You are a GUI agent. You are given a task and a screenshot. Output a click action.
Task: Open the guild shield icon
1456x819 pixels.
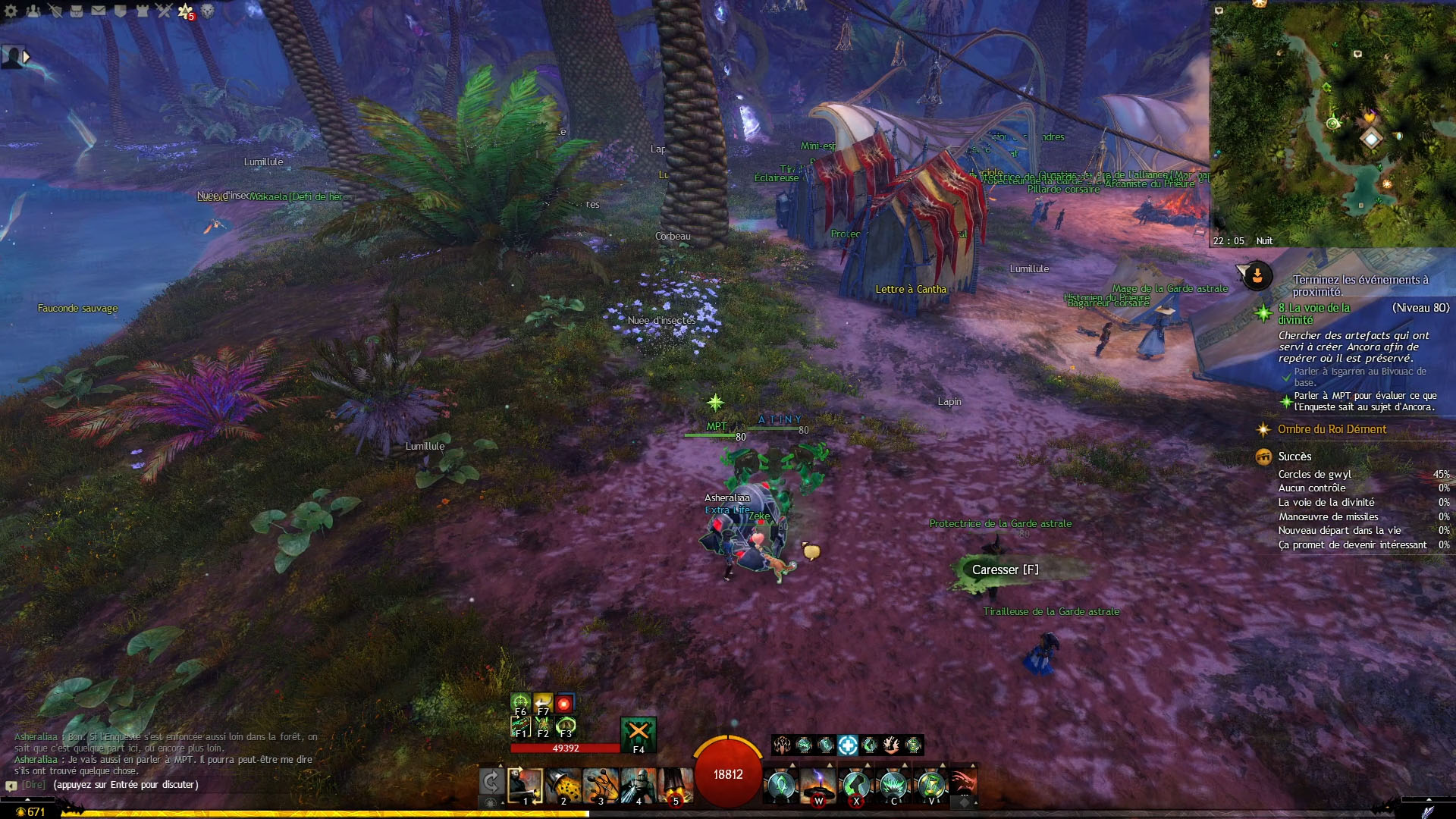pos(121,11)
